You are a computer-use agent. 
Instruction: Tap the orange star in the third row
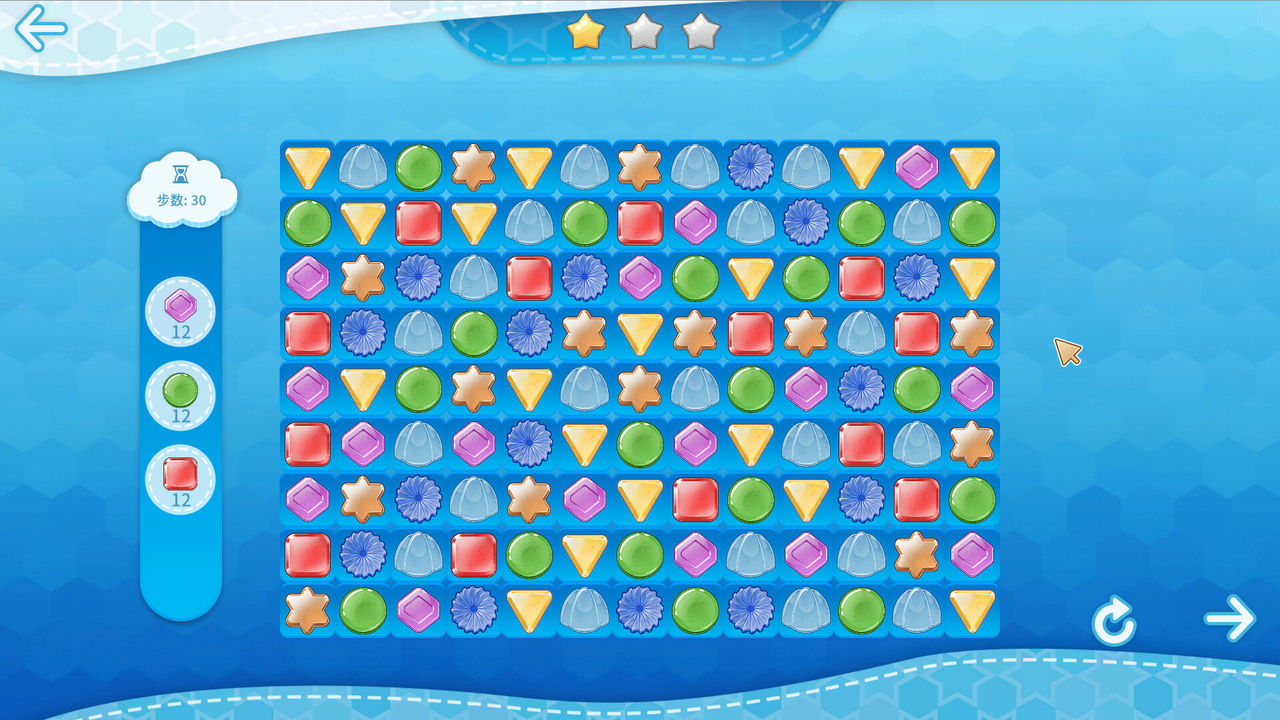363,278
